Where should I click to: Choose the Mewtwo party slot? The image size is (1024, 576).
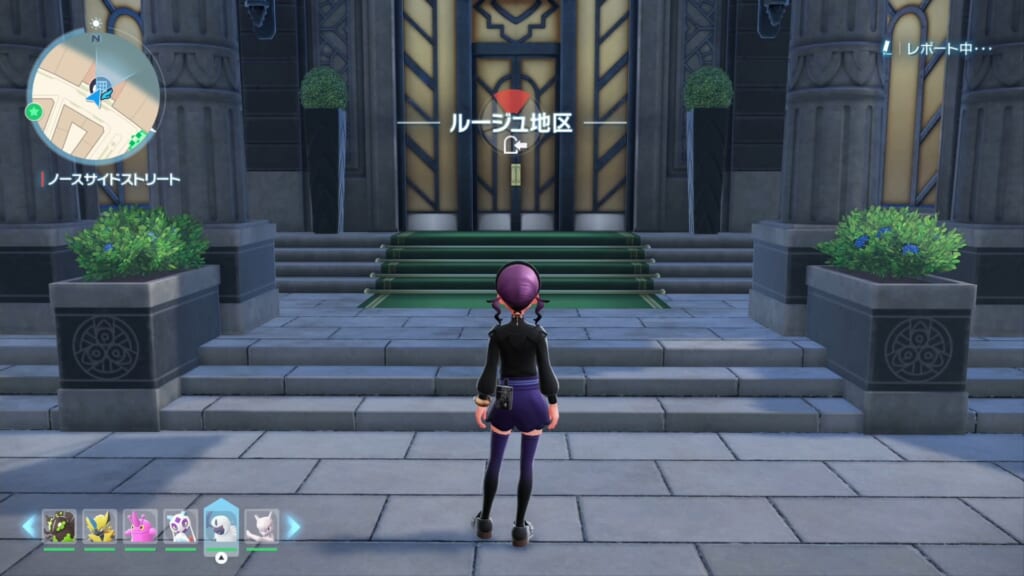[262, 526]
